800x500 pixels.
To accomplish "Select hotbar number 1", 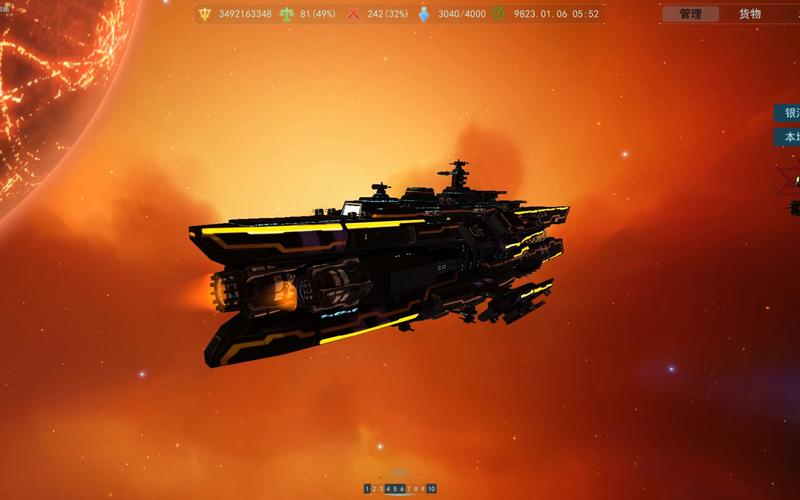I will click(x=367, y=489).
